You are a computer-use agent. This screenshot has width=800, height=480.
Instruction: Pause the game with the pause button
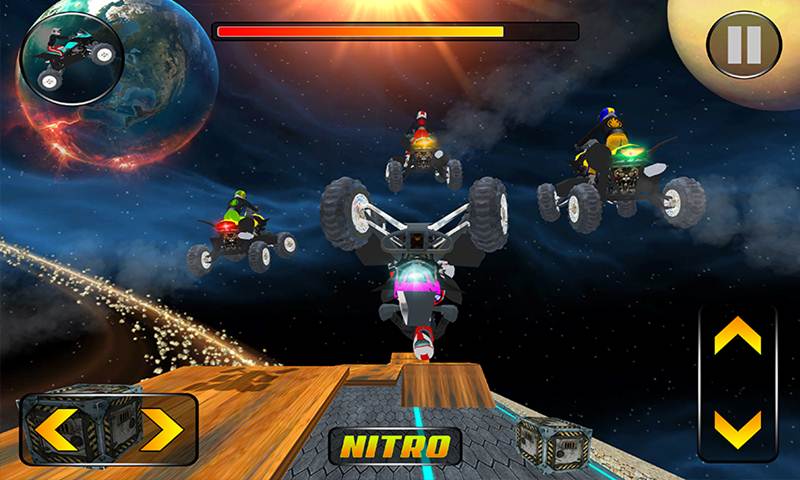point(743,44)
